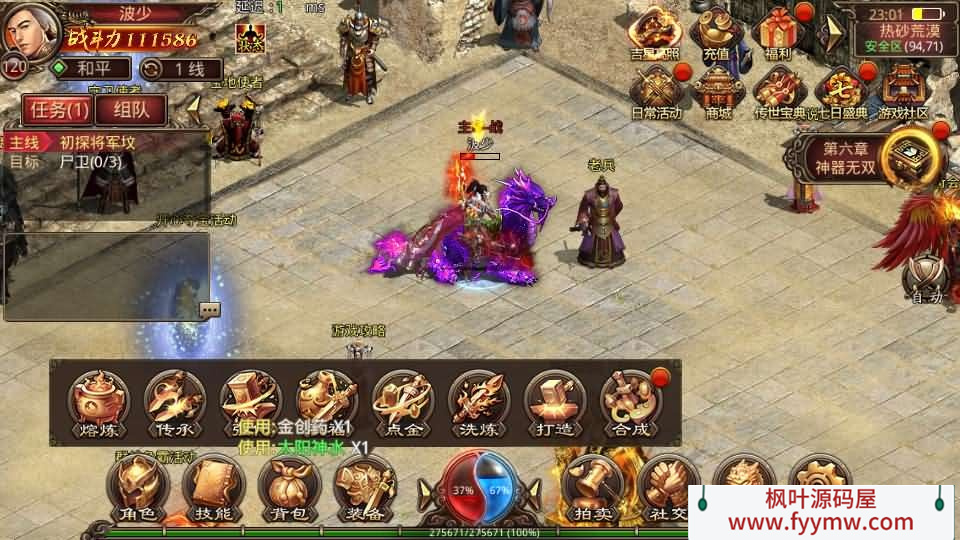Open the 充值 recharge shop
This screenshot has width=960, height=540.
click(x=716, y=35)
